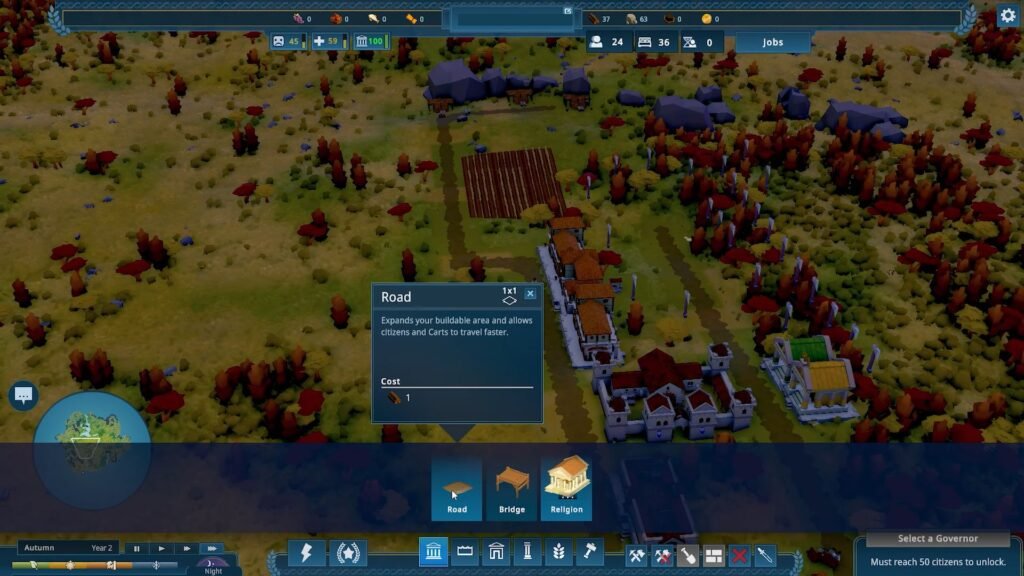Open settings with the gear icon

pos(1007,16)
